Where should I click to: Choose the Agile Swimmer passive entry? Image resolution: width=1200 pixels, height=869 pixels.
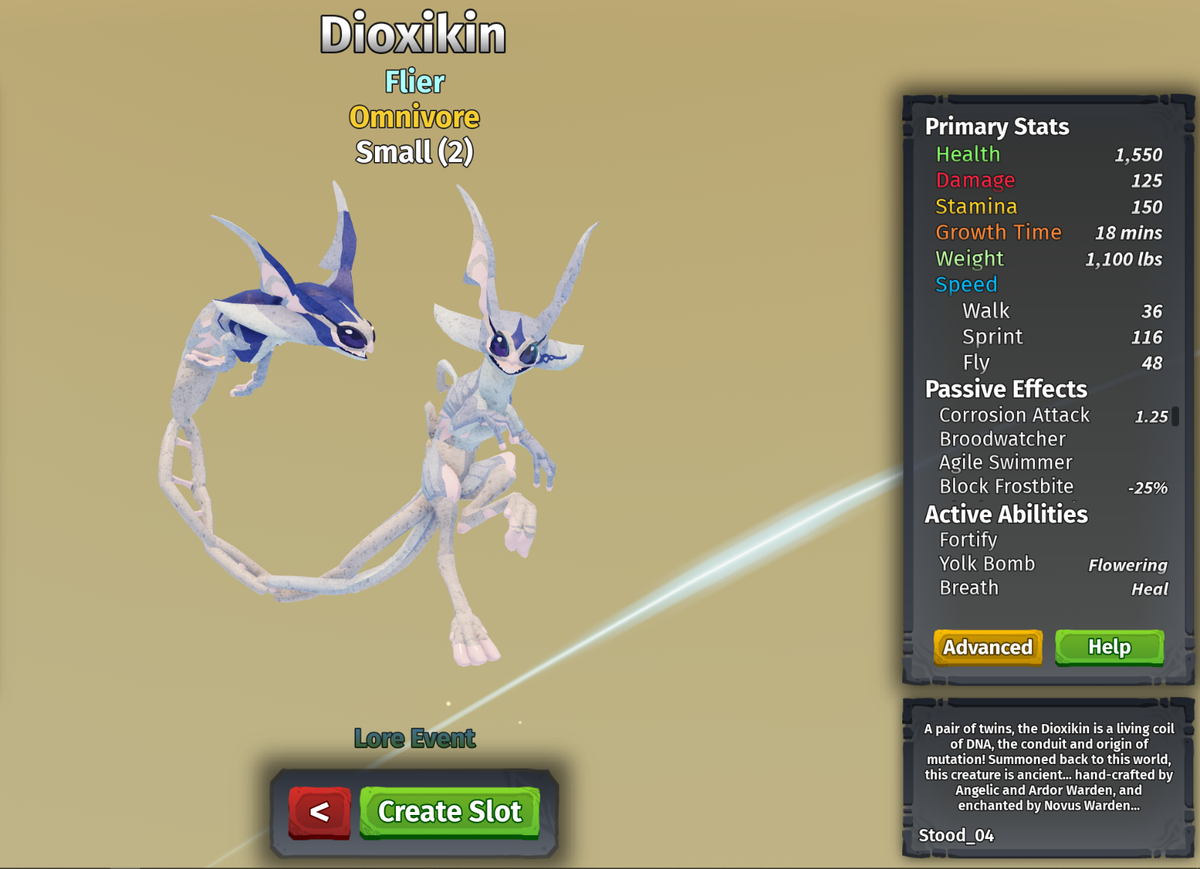pos(1005,463)
